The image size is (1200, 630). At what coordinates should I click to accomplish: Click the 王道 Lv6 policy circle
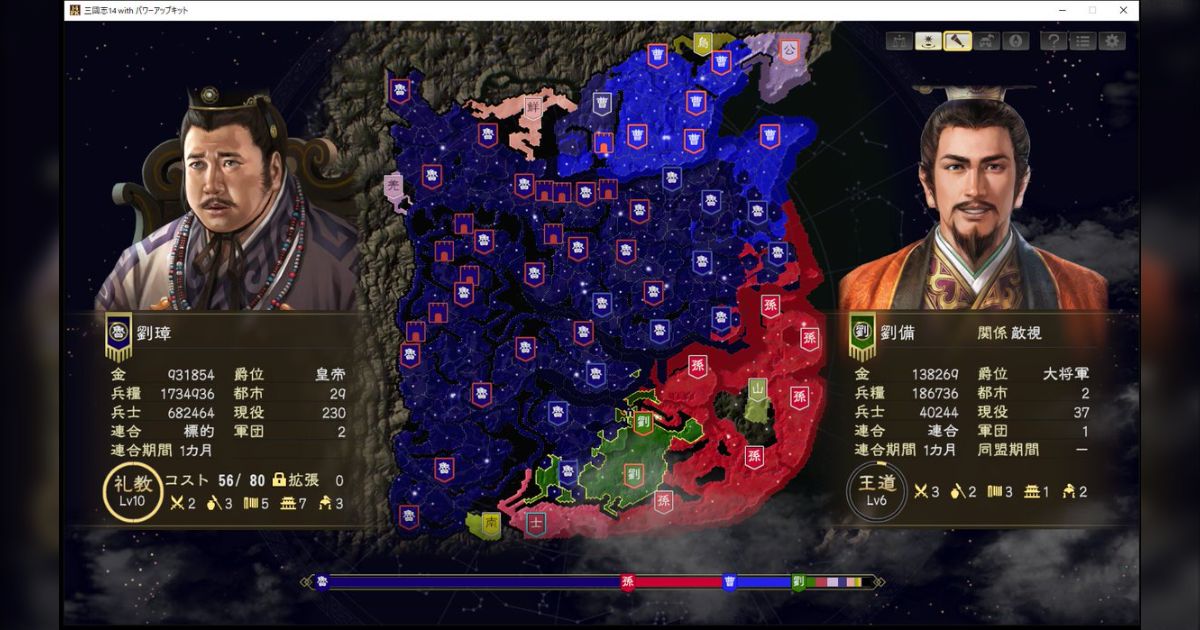click(876, 492)
